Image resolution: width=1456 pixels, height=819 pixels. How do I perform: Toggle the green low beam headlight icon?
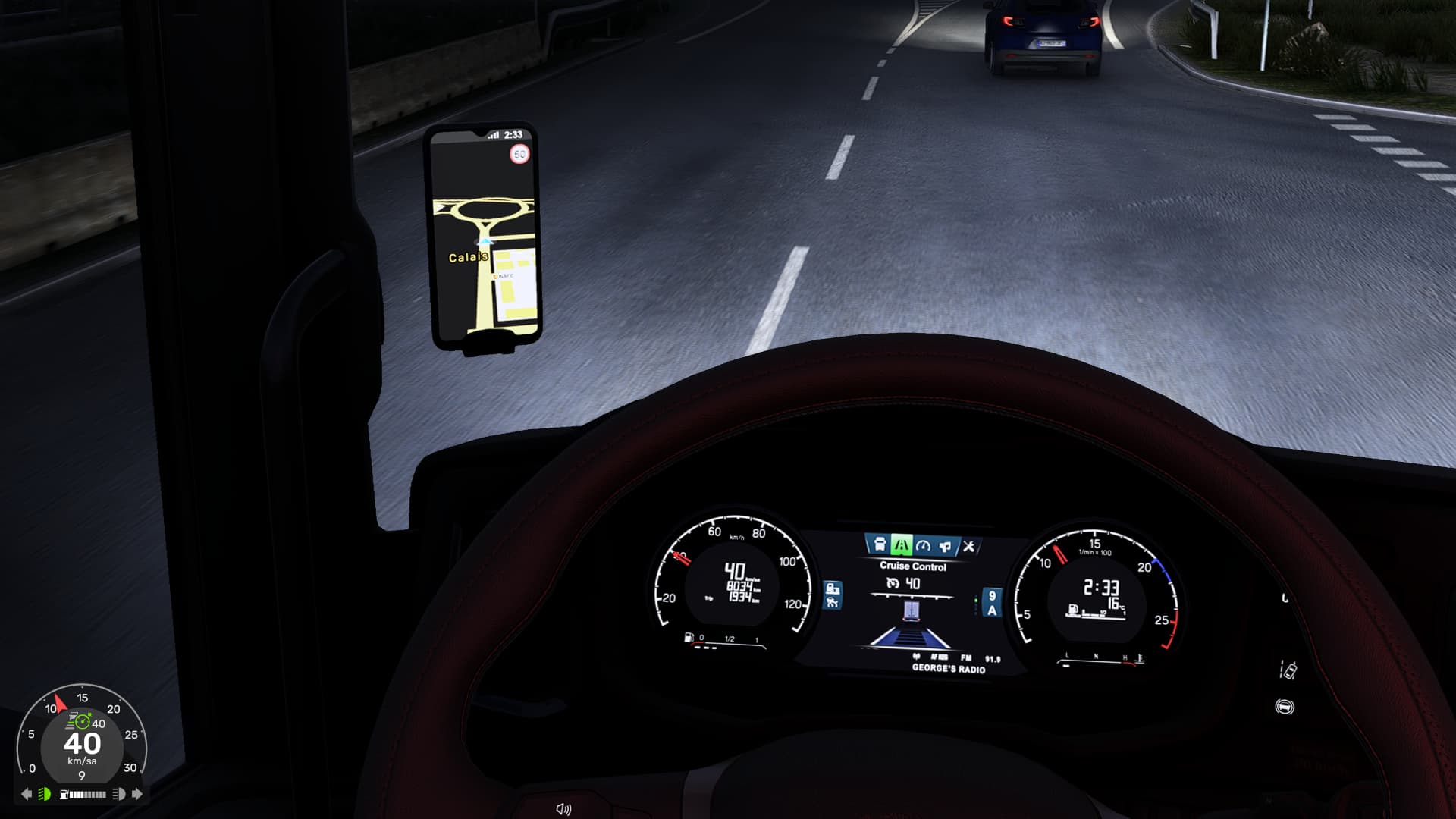click(x=45, y=794)
